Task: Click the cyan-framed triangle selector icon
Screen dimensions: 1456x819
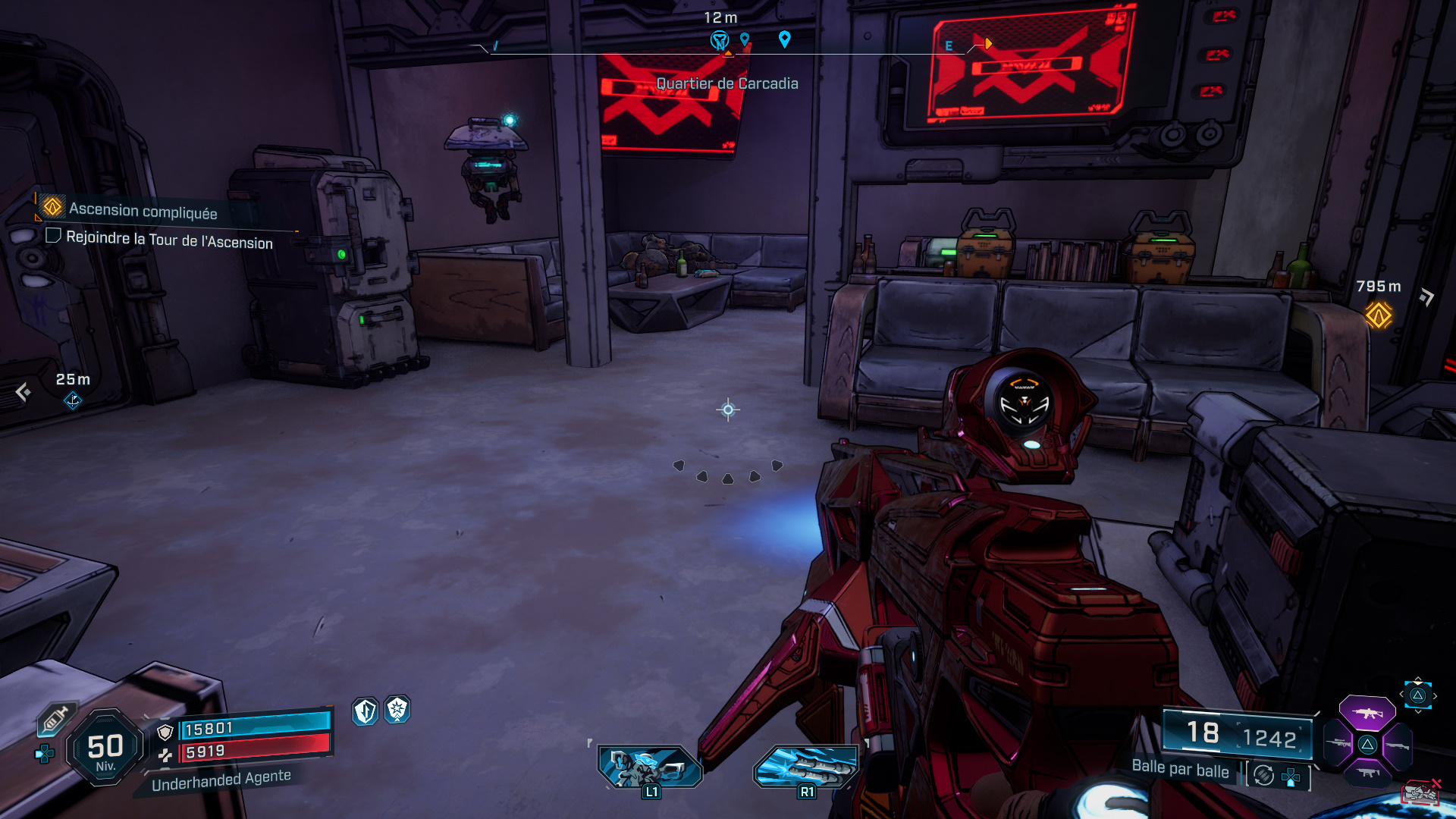Action: point(1417,695)
